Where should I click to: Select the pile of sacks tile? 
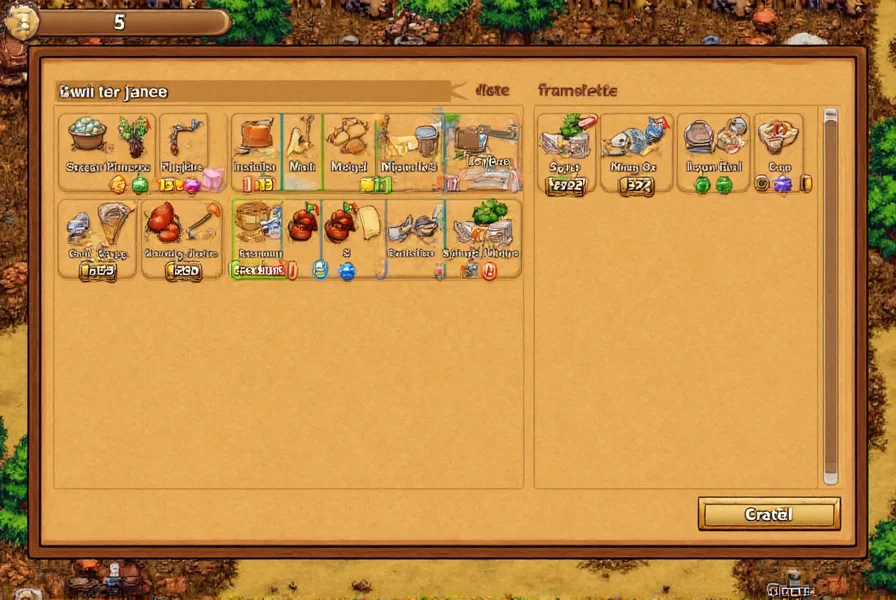349,151
